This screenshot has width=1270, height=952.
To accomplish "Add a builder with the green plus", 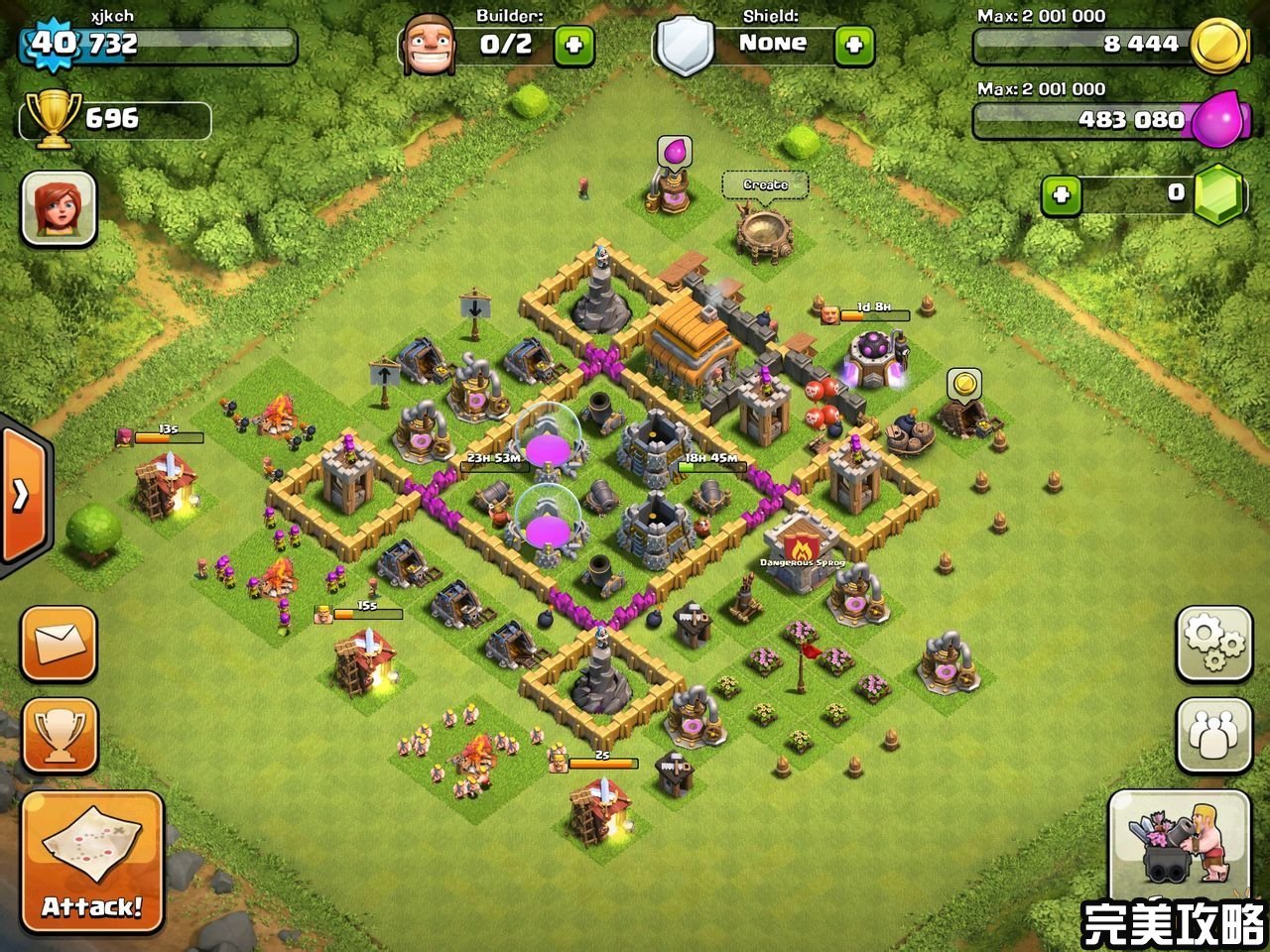I will (573, 45).
